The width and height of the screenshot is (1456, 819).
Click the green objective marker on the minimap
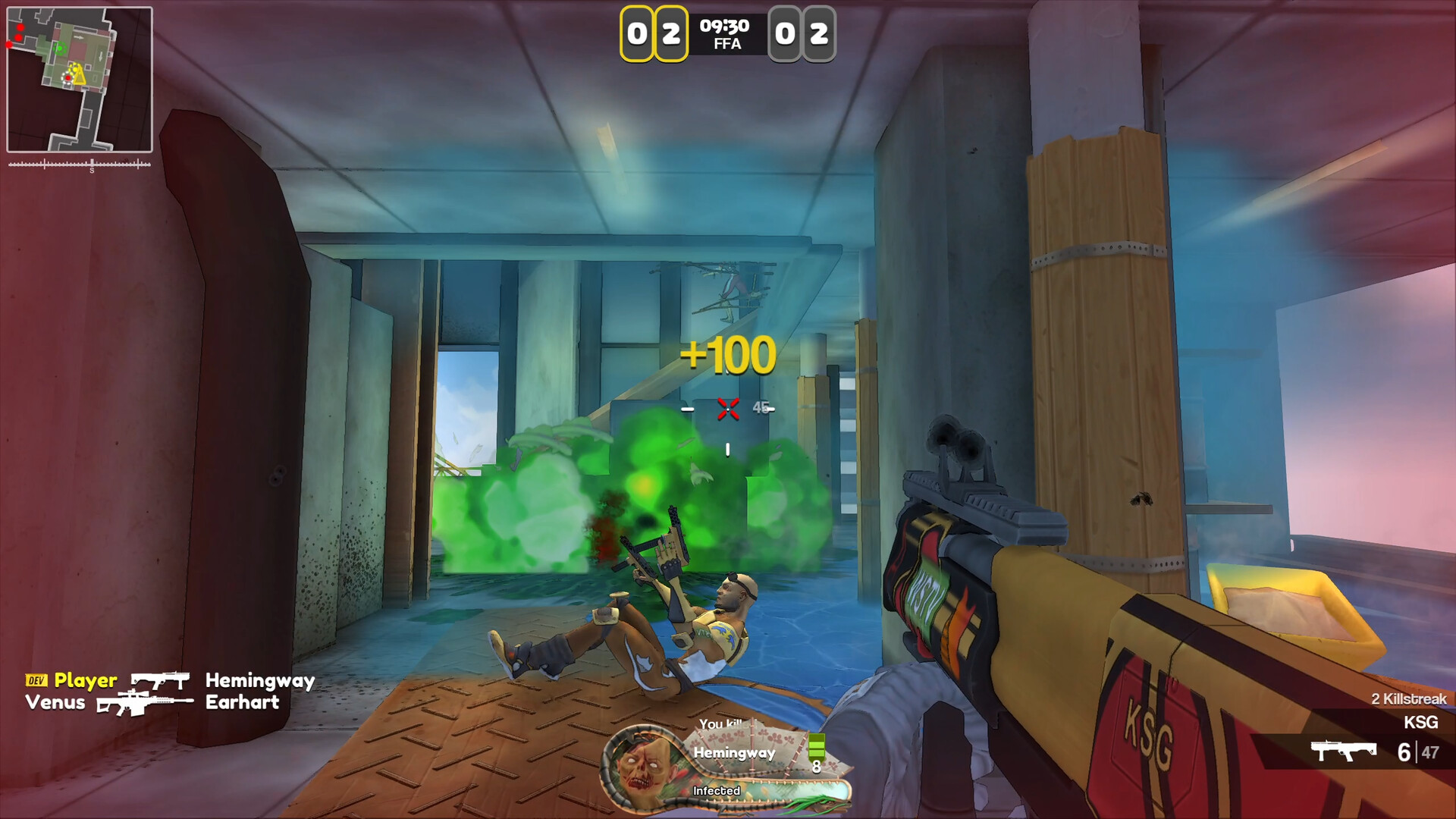pos(60,48)
